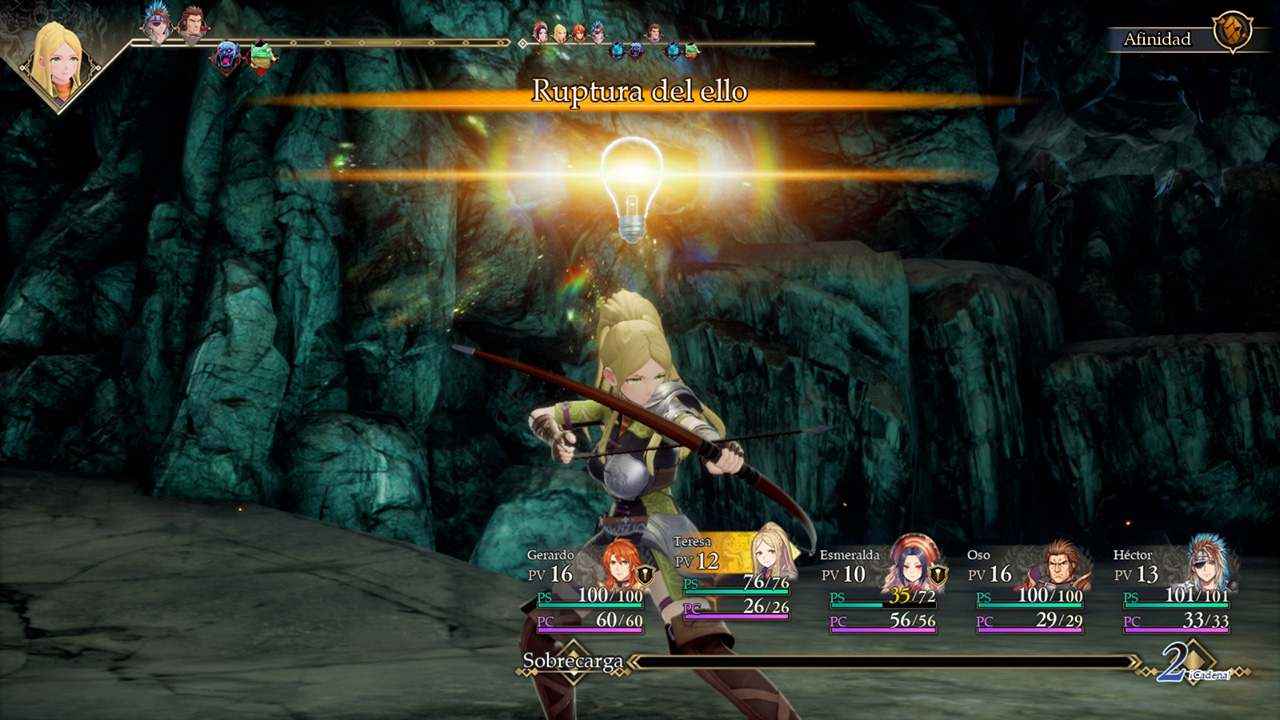Open the Afinidad tab
This screenshot has width=1280, height=720.
click(x=1157, y=38)
